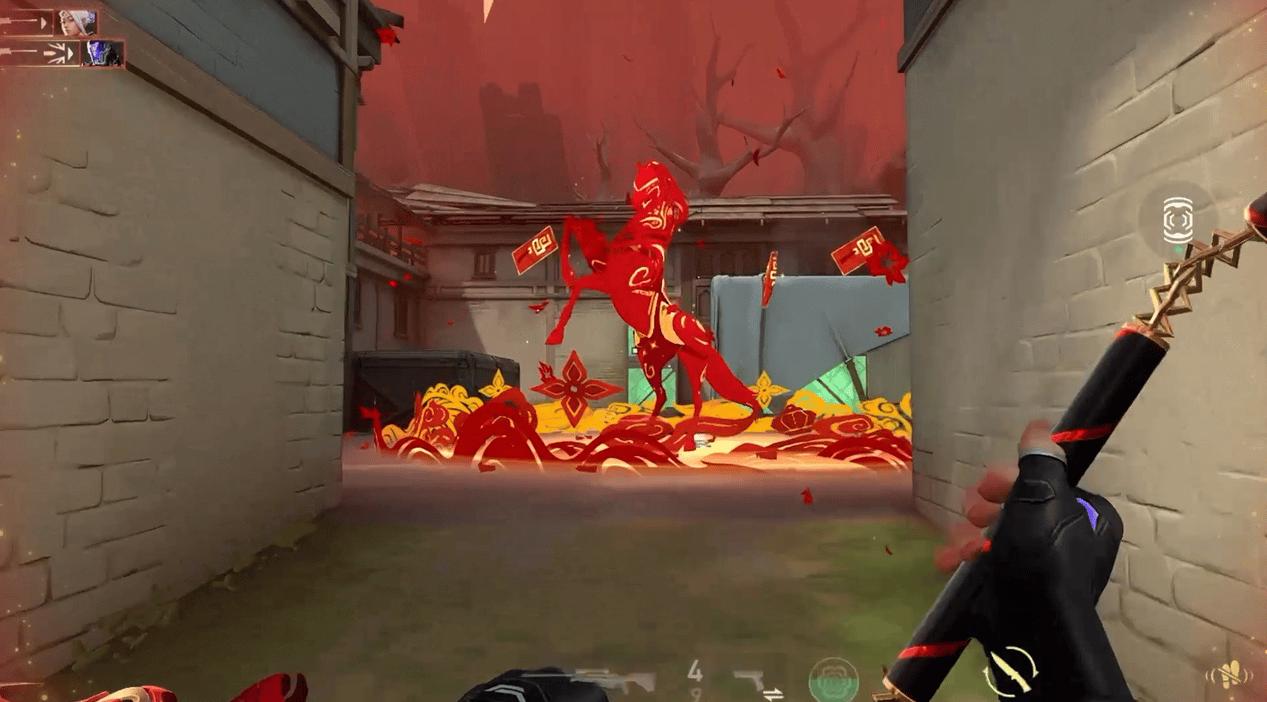The image size is (1267, 702).
Task: Activate the green circular ability icon
Action: pyautogui.click(x=833, y=679)
